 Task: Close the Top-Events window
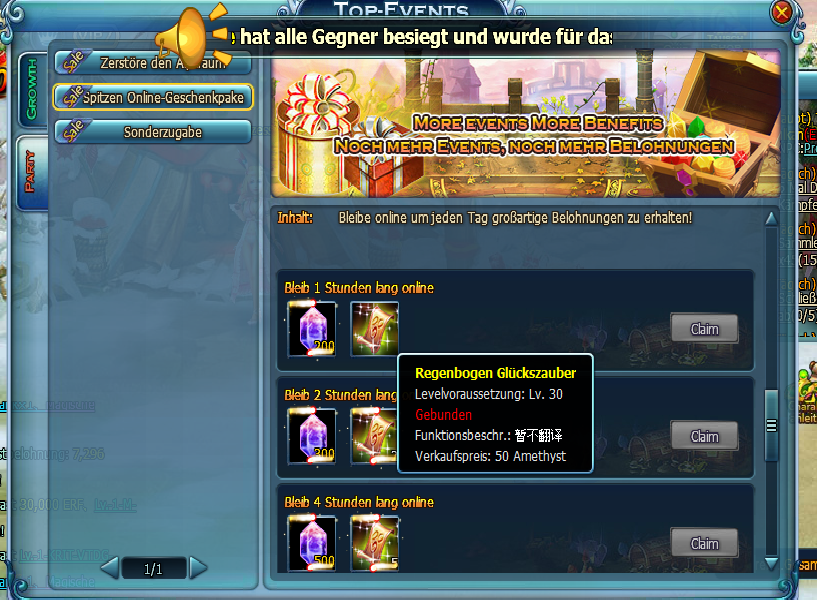point(782,12)
